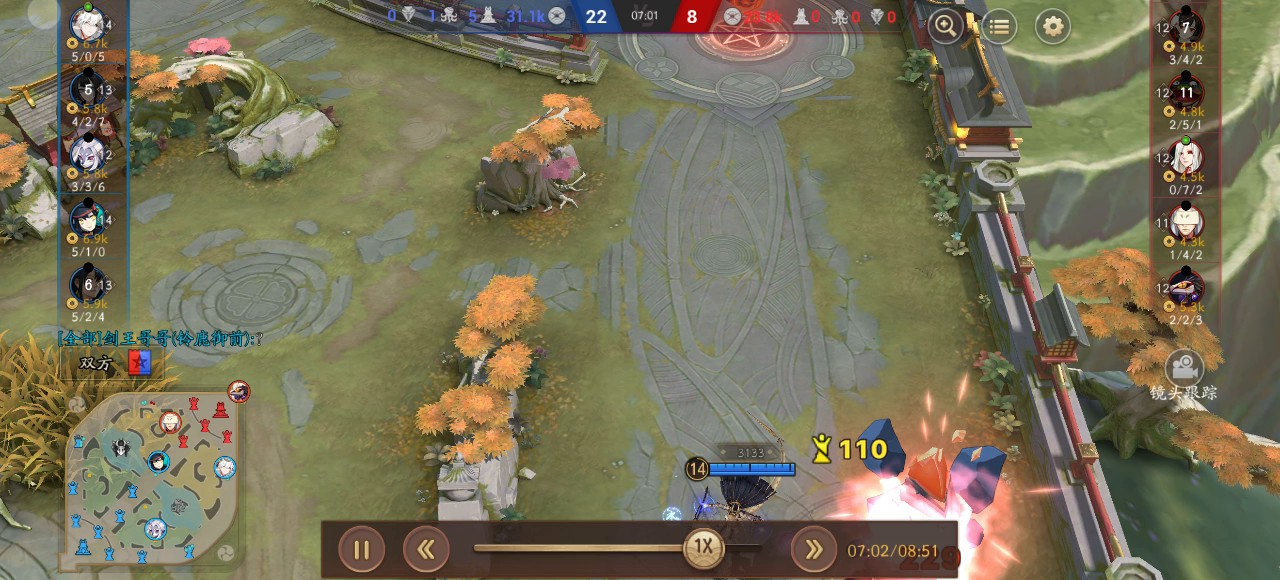This screenshot has width=1280, height=580.
Task: Pick the masked red-team hero with 1/4/2
Action: tap(1186, 223)
